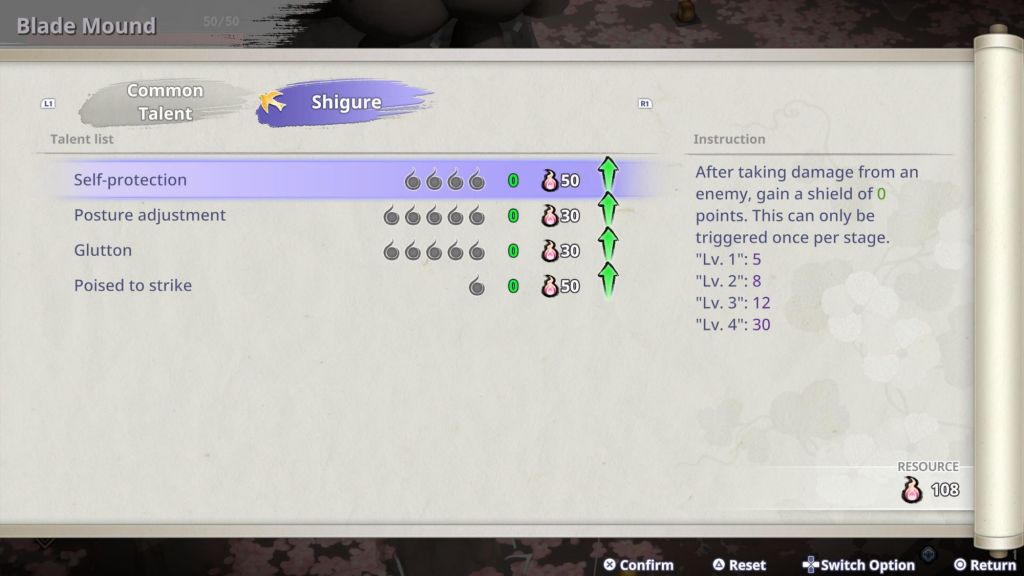Screen dimensions: 1024x576
Task: Raise Glutton level using green arrow
Action: point(608,247)
